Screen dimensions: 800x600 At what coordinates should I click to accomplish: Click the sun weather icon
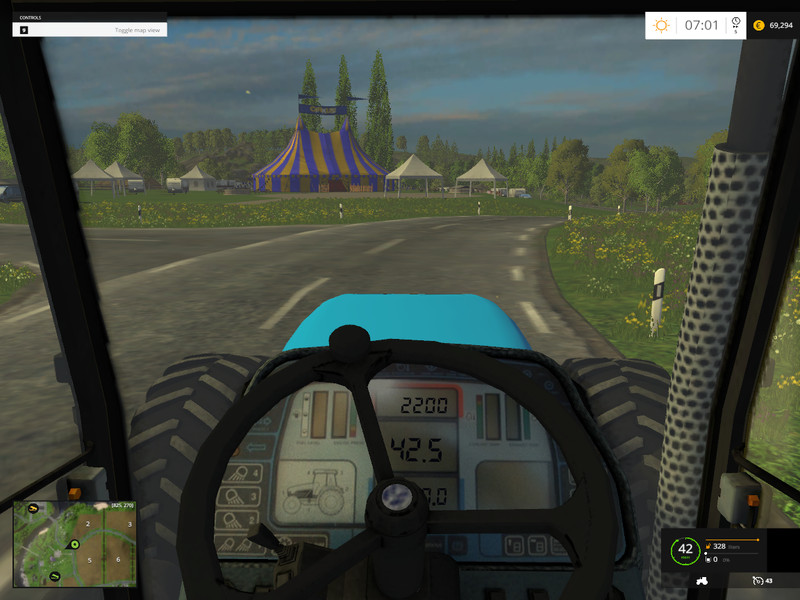(661, 25)
